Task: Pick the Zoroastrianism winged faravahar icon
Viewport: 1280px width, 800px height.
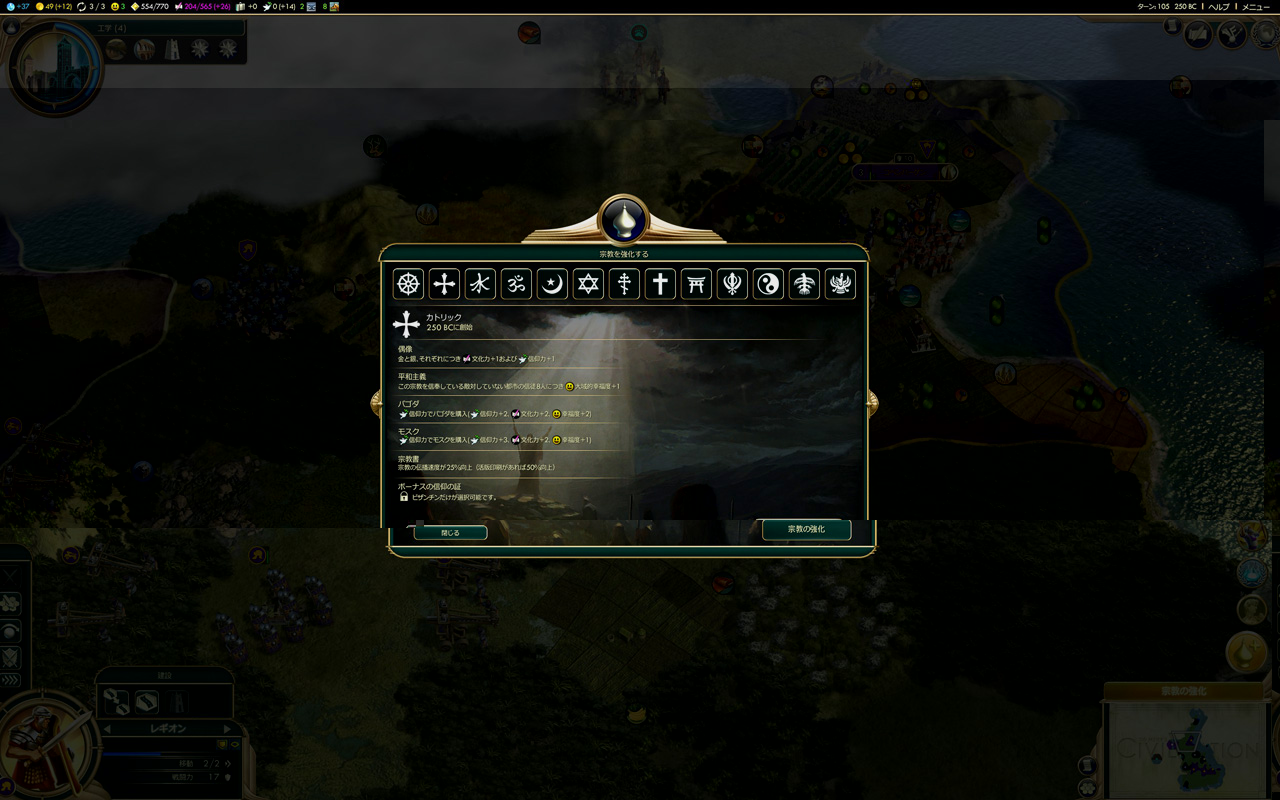Action: click(x=840, y=284)
